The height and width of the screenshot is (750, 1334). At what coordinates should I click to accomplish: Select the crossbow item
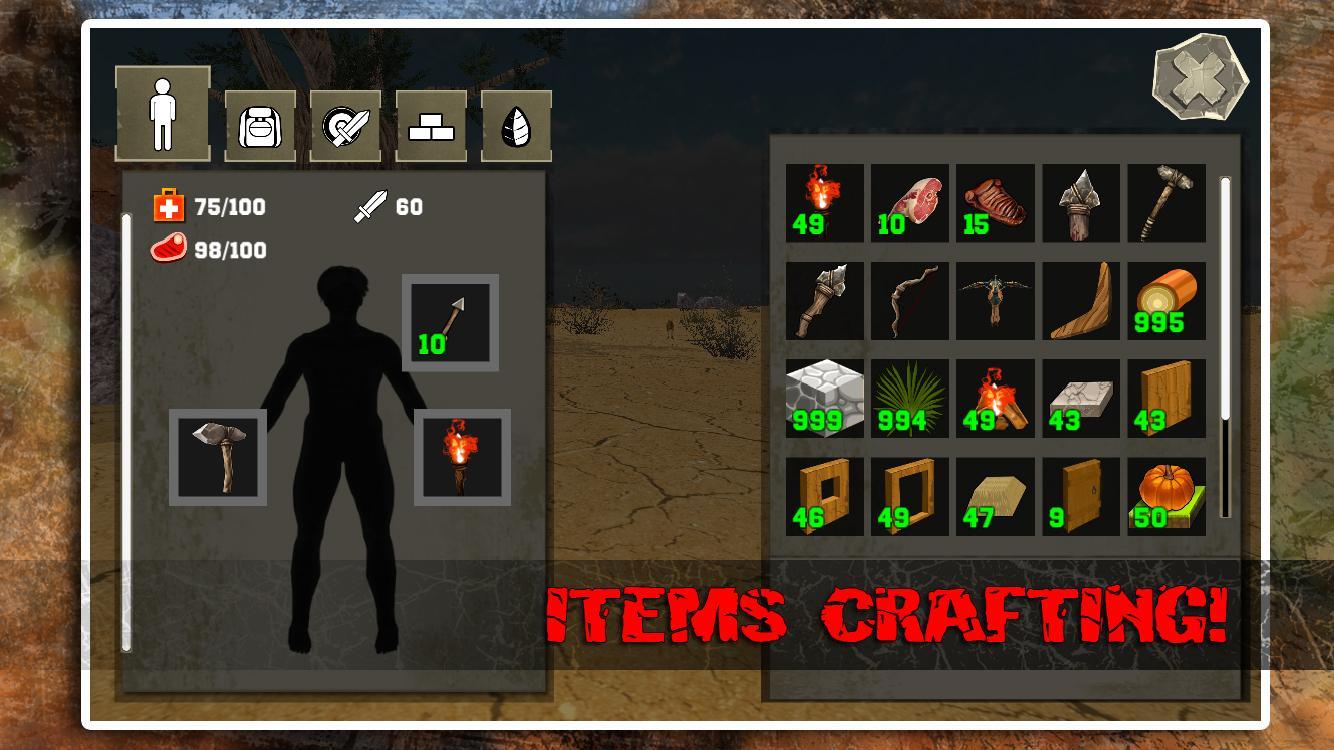tap(995, 301)
